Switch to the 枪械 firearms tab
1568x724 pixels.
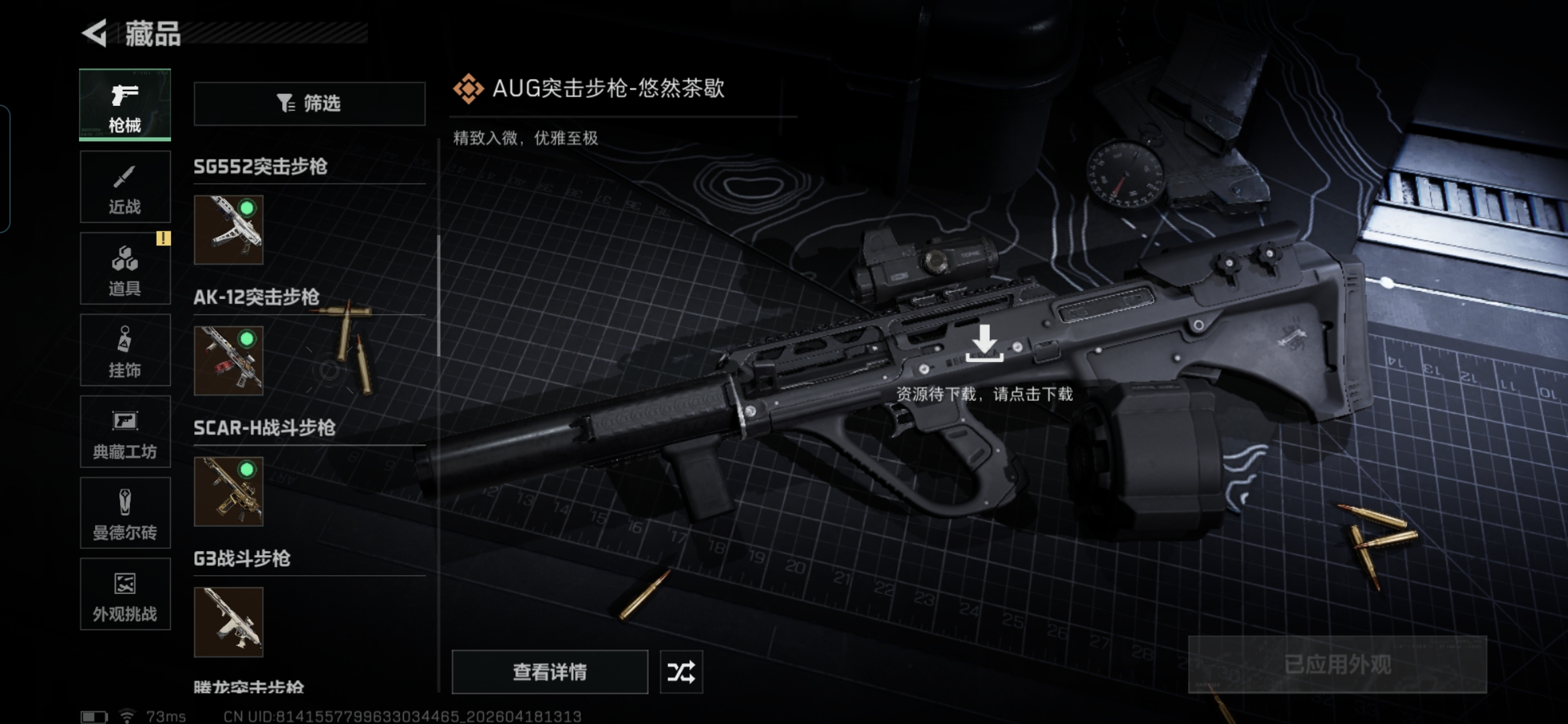click(x=125, y=105)
